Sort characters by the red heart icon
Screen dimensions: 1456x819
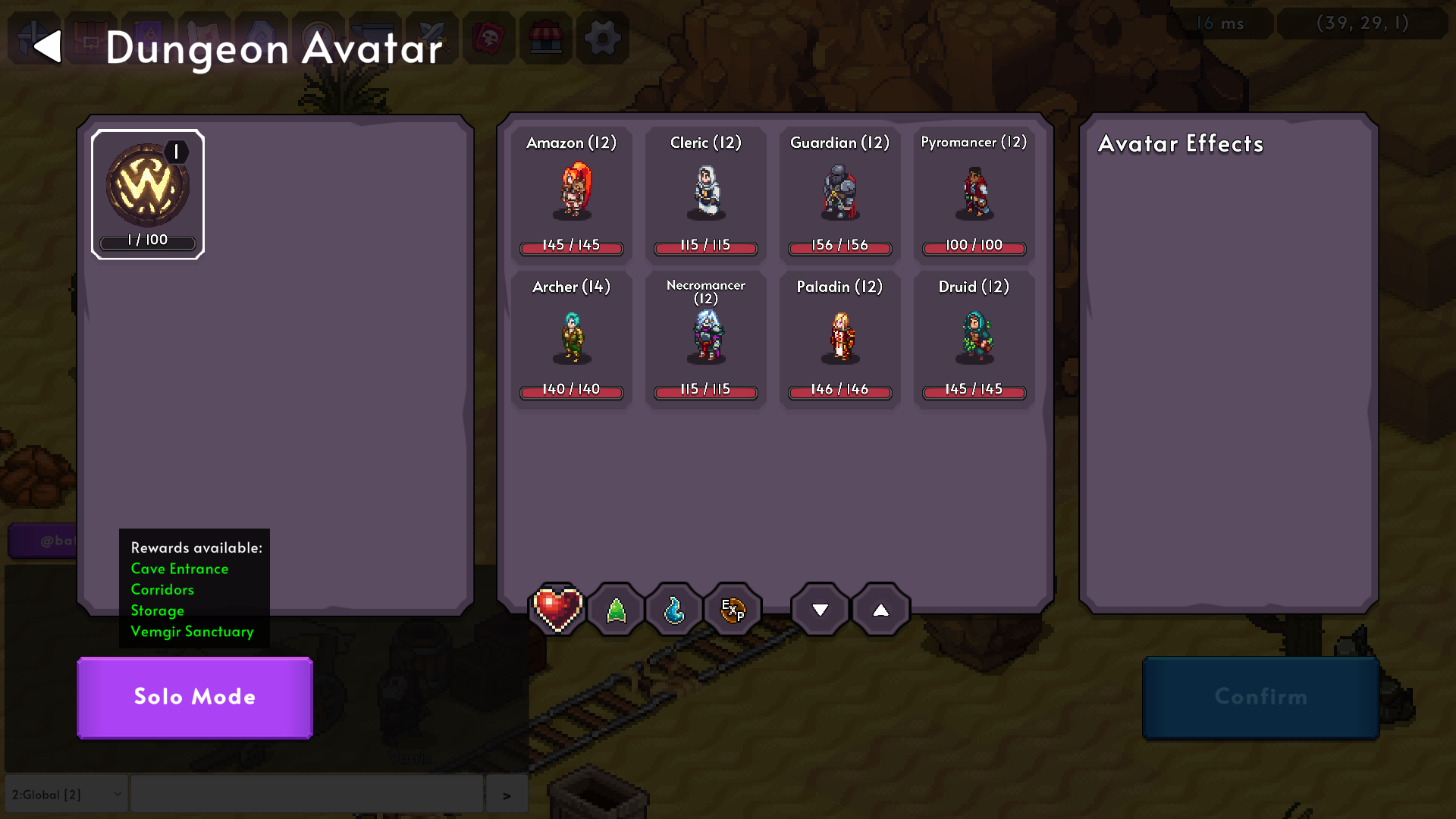558,609
